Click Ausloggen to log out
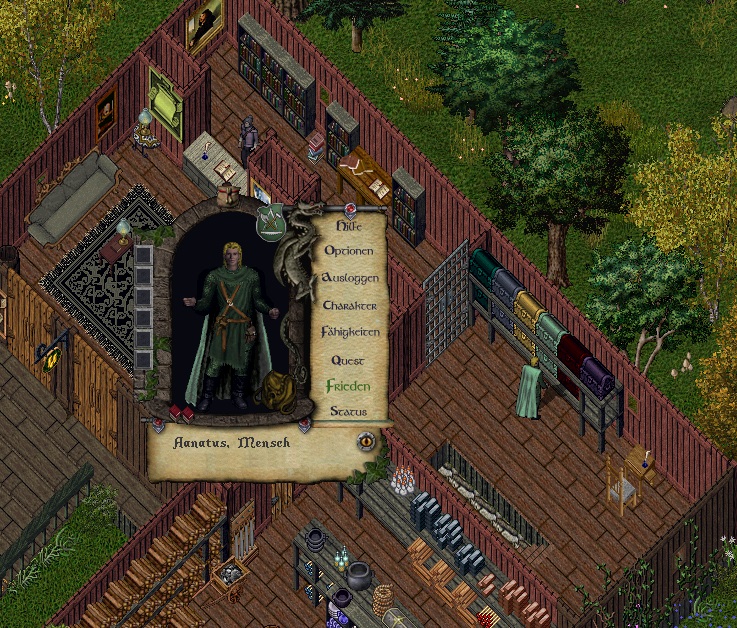Screen dimensions: 737x628 pos(350,277)
